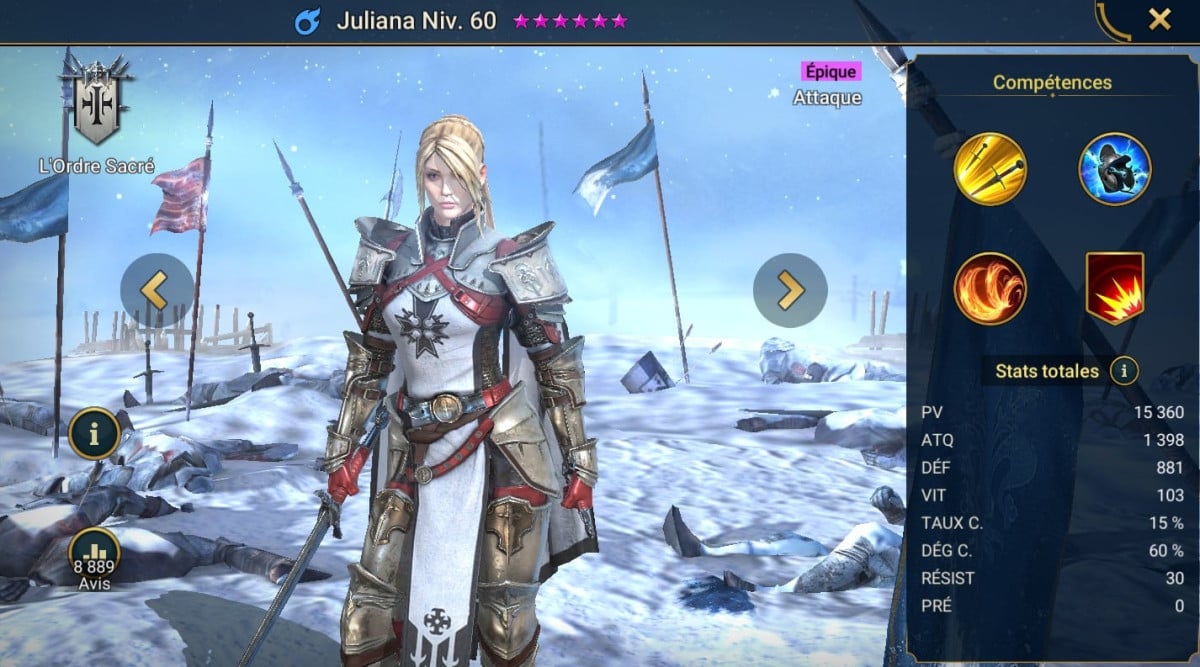
Task: Select the blue helmet skill icon
Action: click(1114, 168)
